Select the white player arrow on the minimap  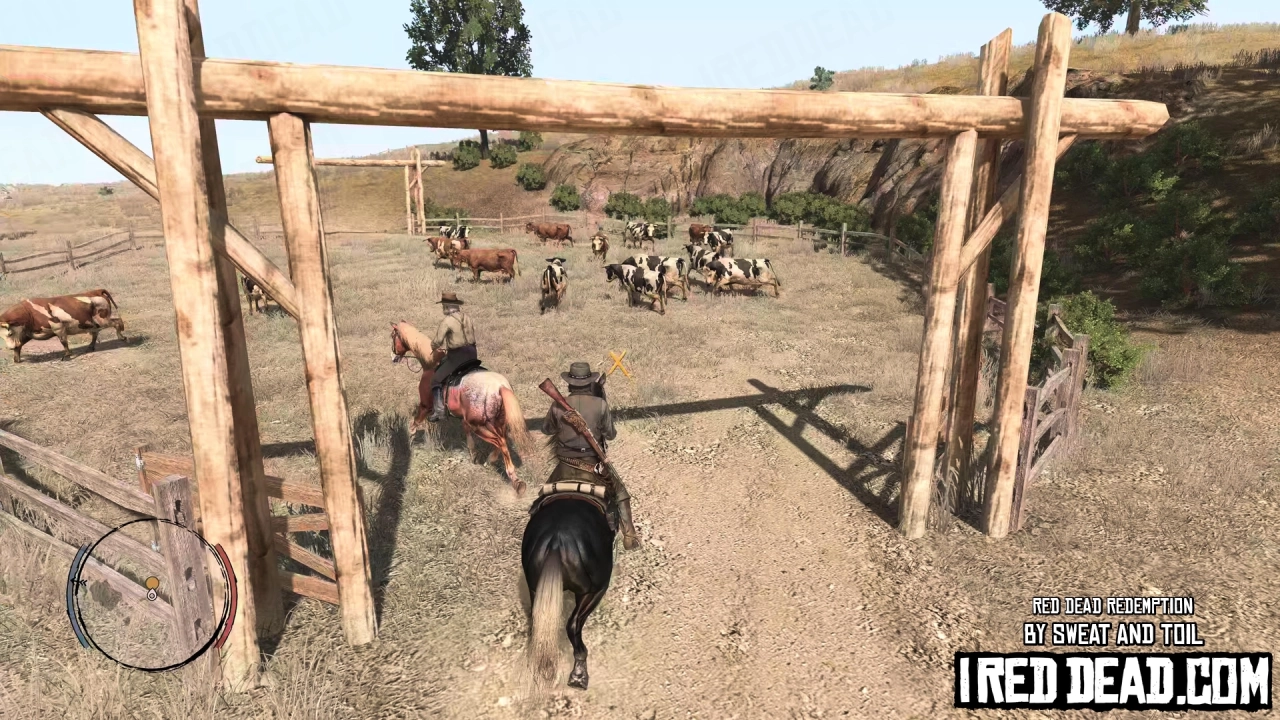(152, 596)
